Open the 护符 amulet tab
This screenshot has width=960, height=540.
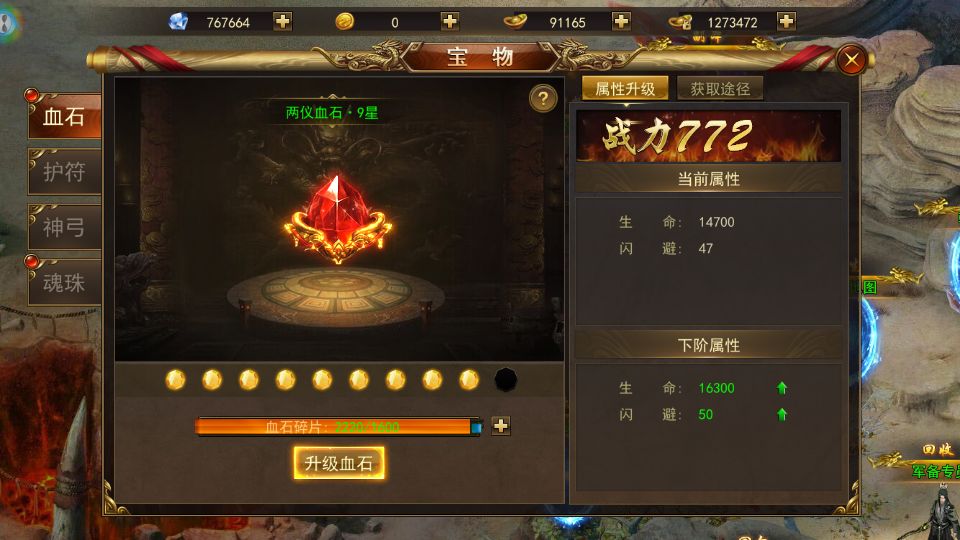(x=64, y=172)
